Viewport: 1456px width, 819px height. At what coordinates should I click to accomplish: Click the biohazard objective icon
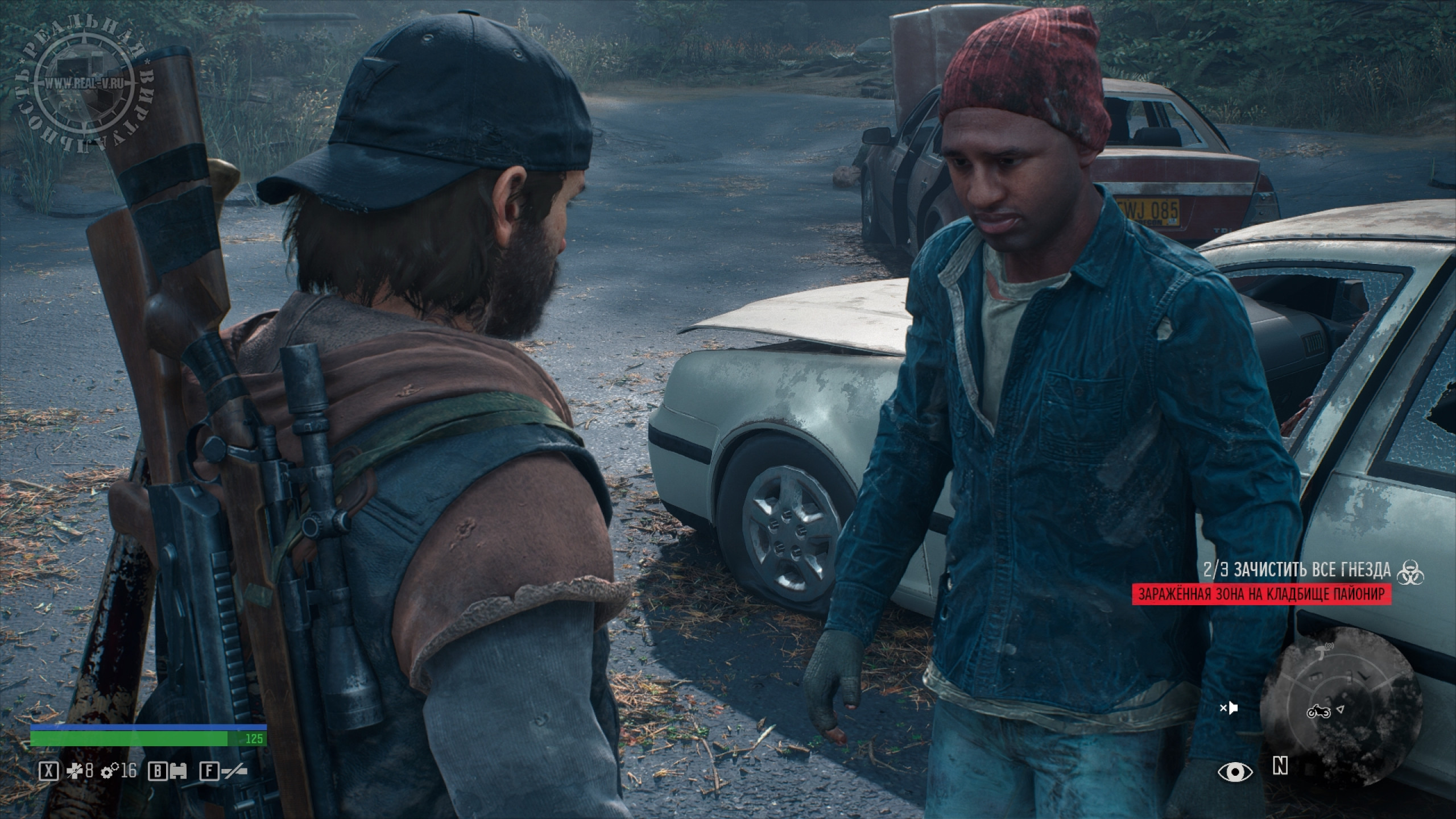click(x=1410, y=364)
